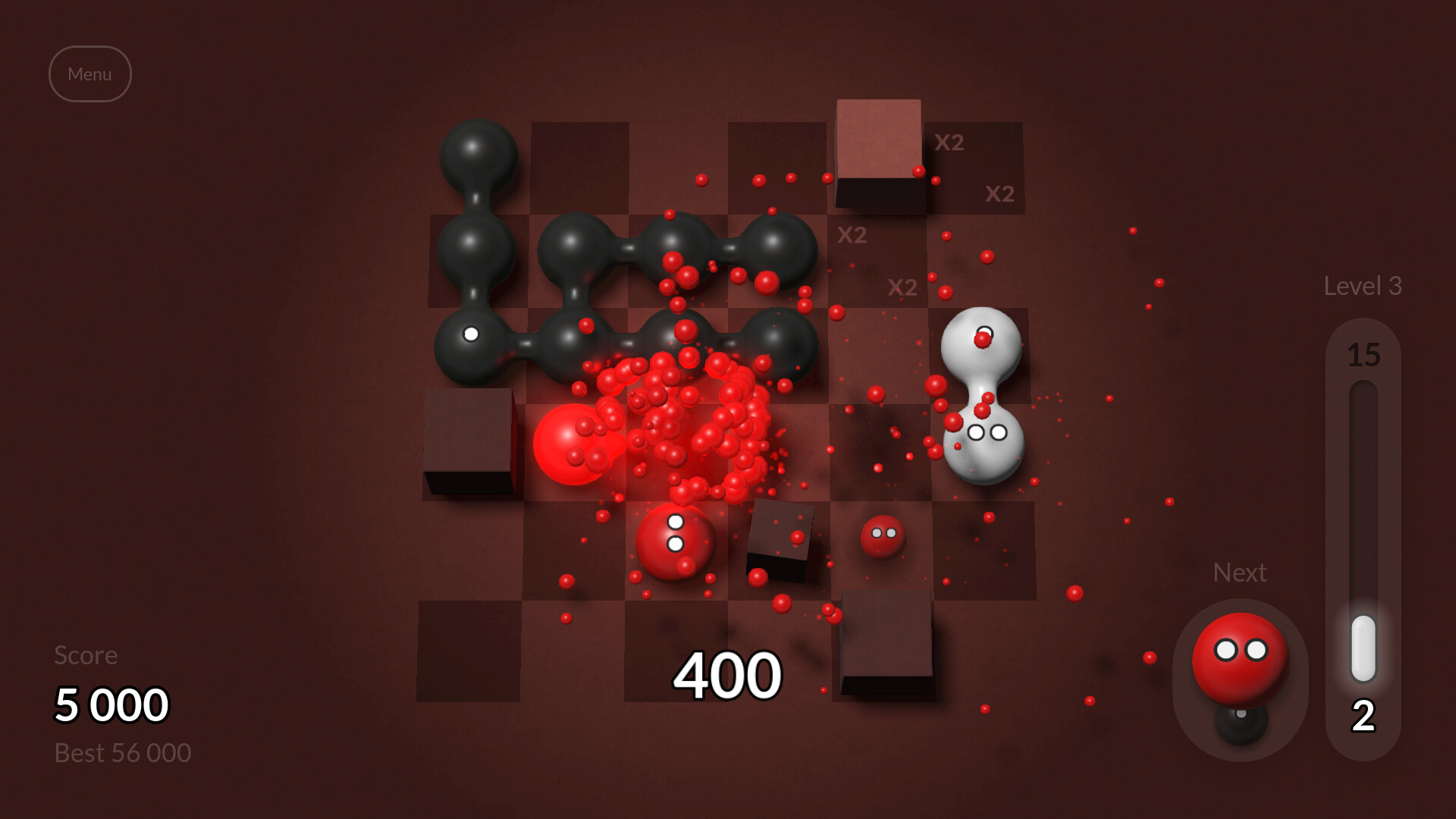Click the floating '400' score popup
Viewport: 1456px width, 819px height.
pos(727,673)
